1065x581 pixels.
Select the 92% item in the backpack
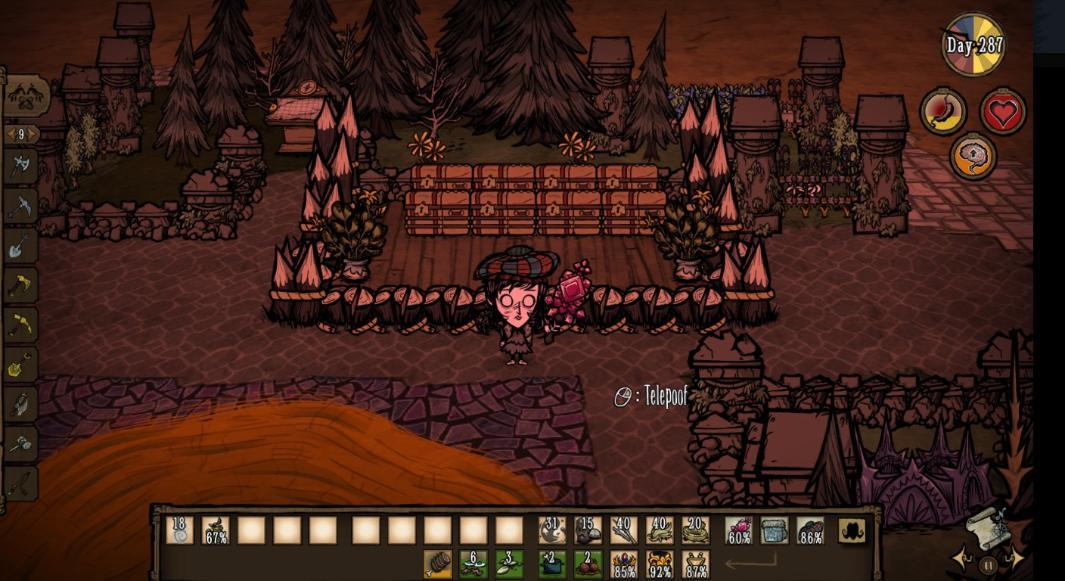[660, 565]
